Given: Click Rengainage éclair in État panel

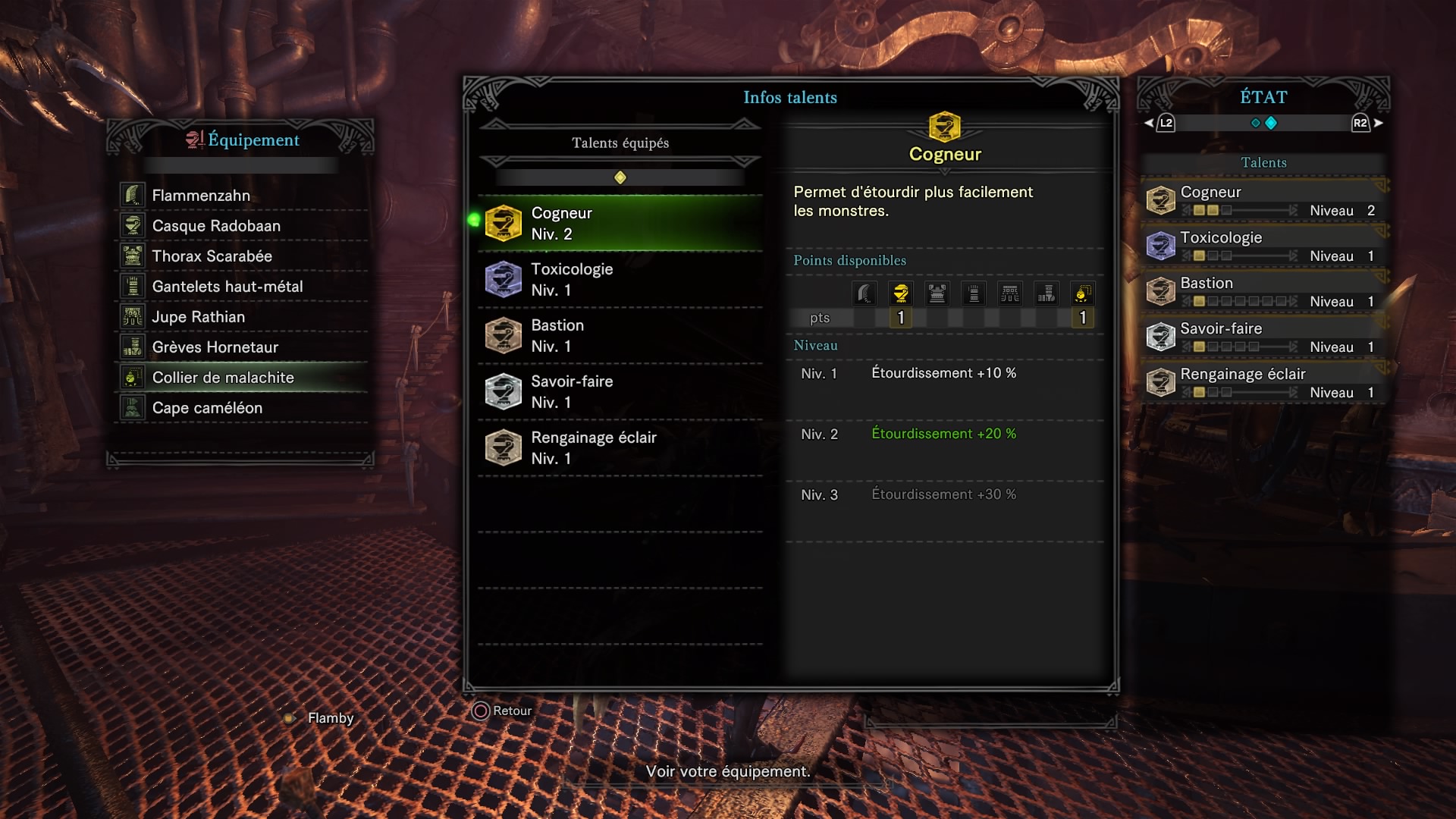Looking at the screenshot, I should [x=1262, y=383].
